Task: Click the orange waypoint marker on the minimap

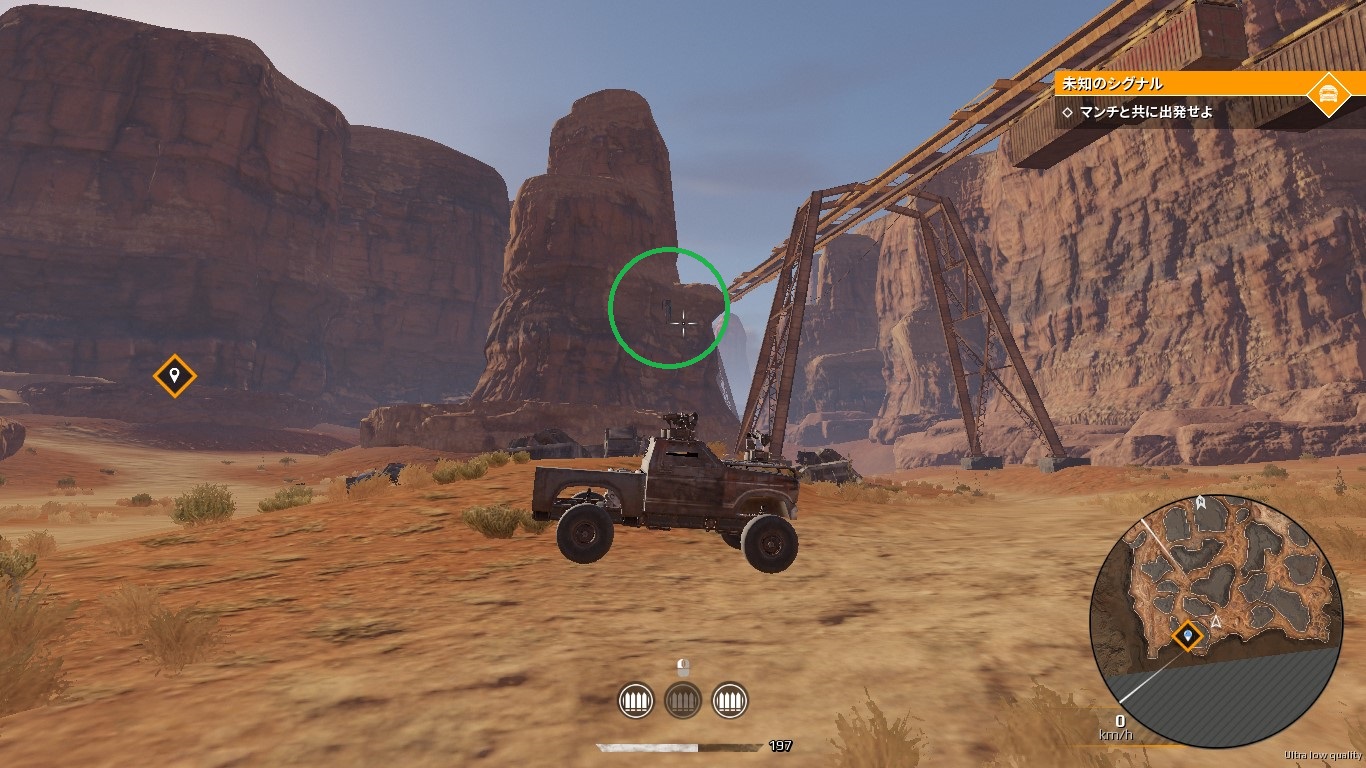Action: coord(1188,634)
